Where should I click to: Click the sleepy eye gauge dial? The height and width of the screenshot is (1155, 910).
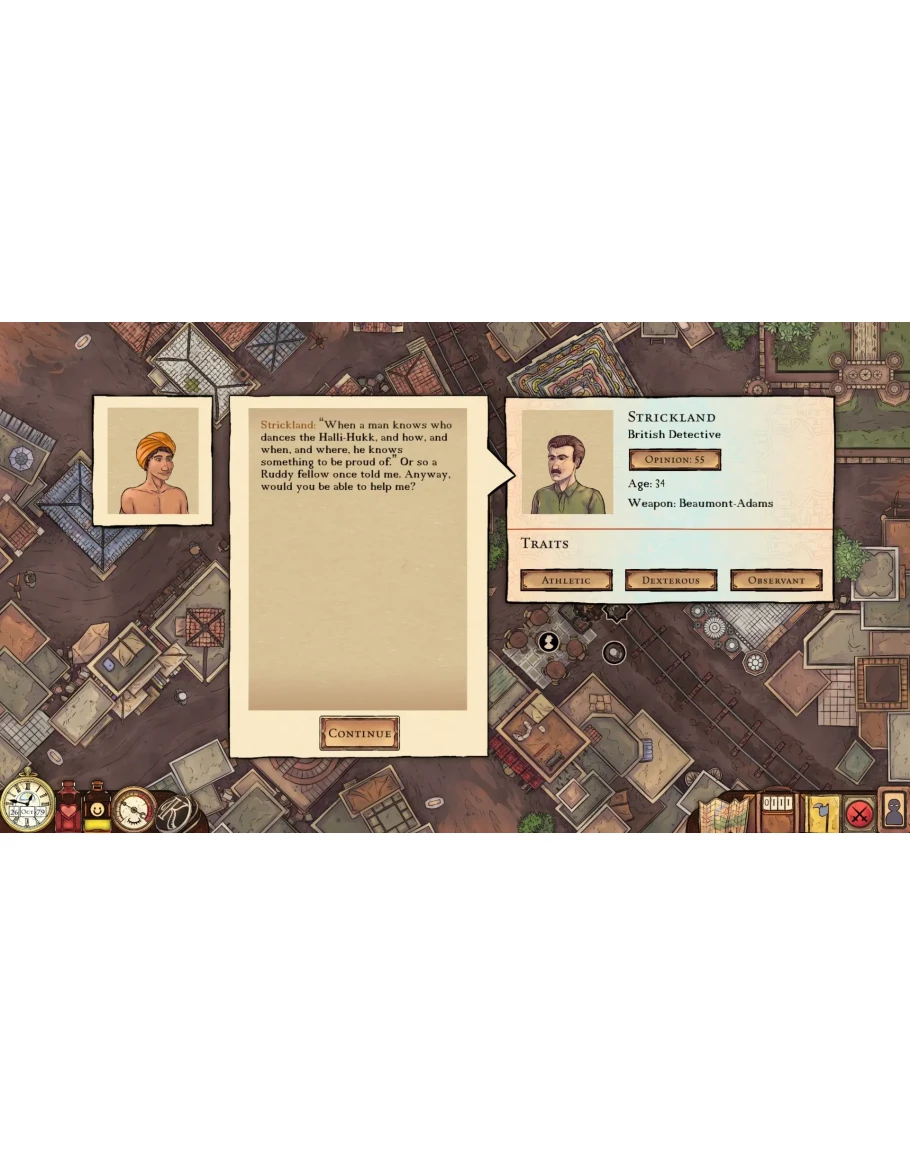[133, 809]
